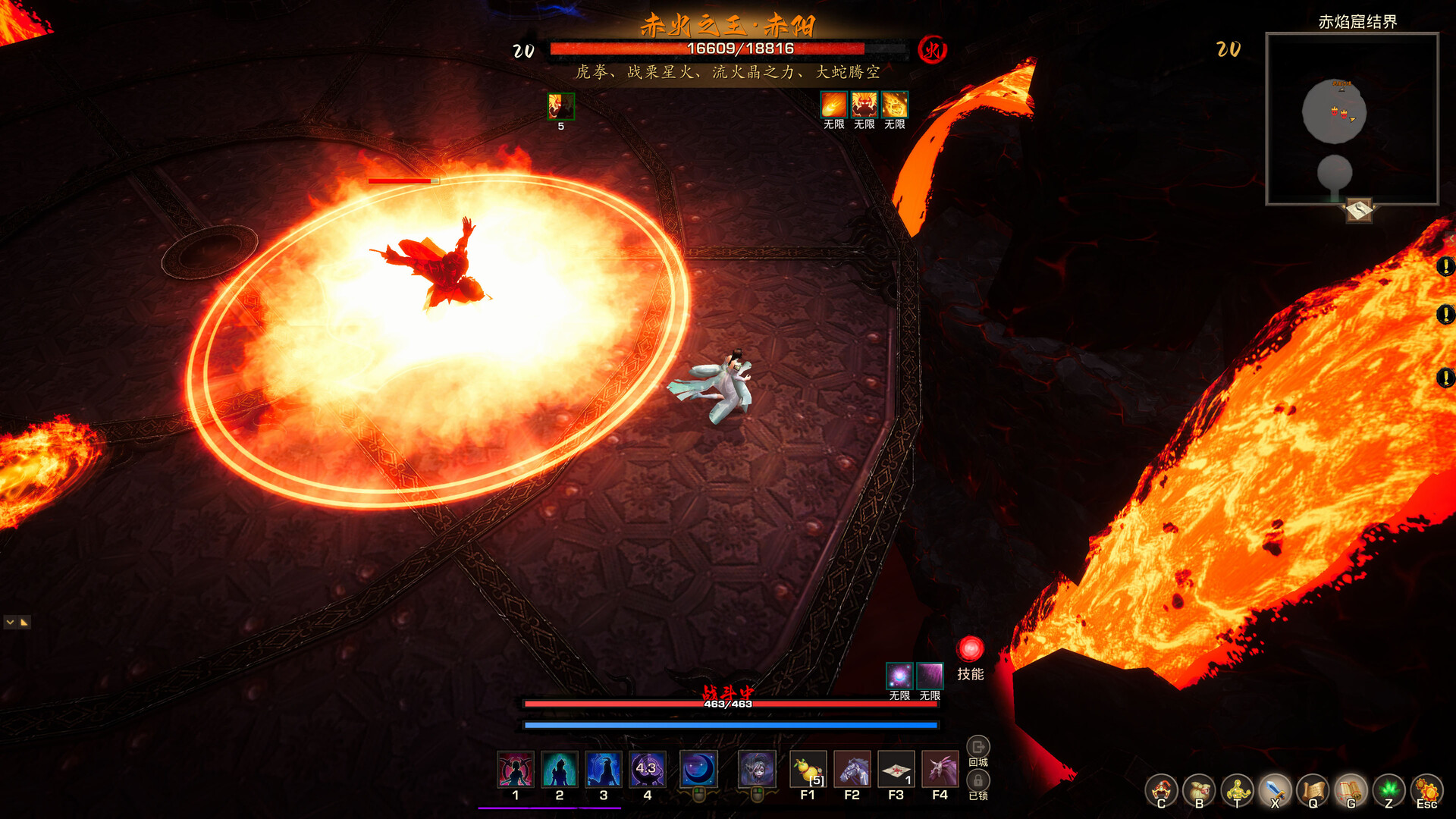1456x819 pixels.
Task: Summon the dark horse mount in F2
Action: (x=852, y=770)
